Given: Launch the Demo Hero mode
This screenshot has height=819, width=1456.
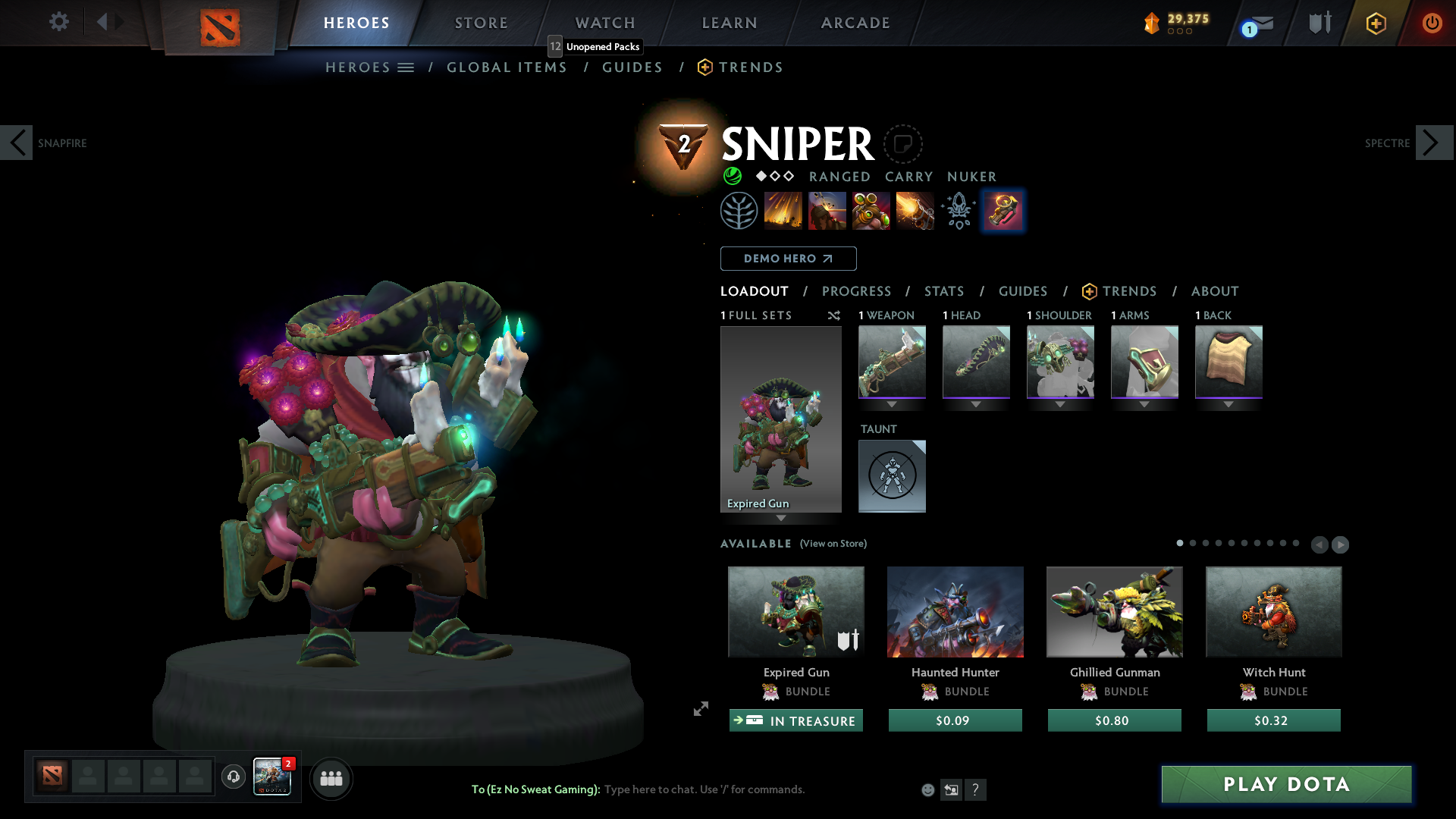Looking at the screenshot, I should (788, 259).
